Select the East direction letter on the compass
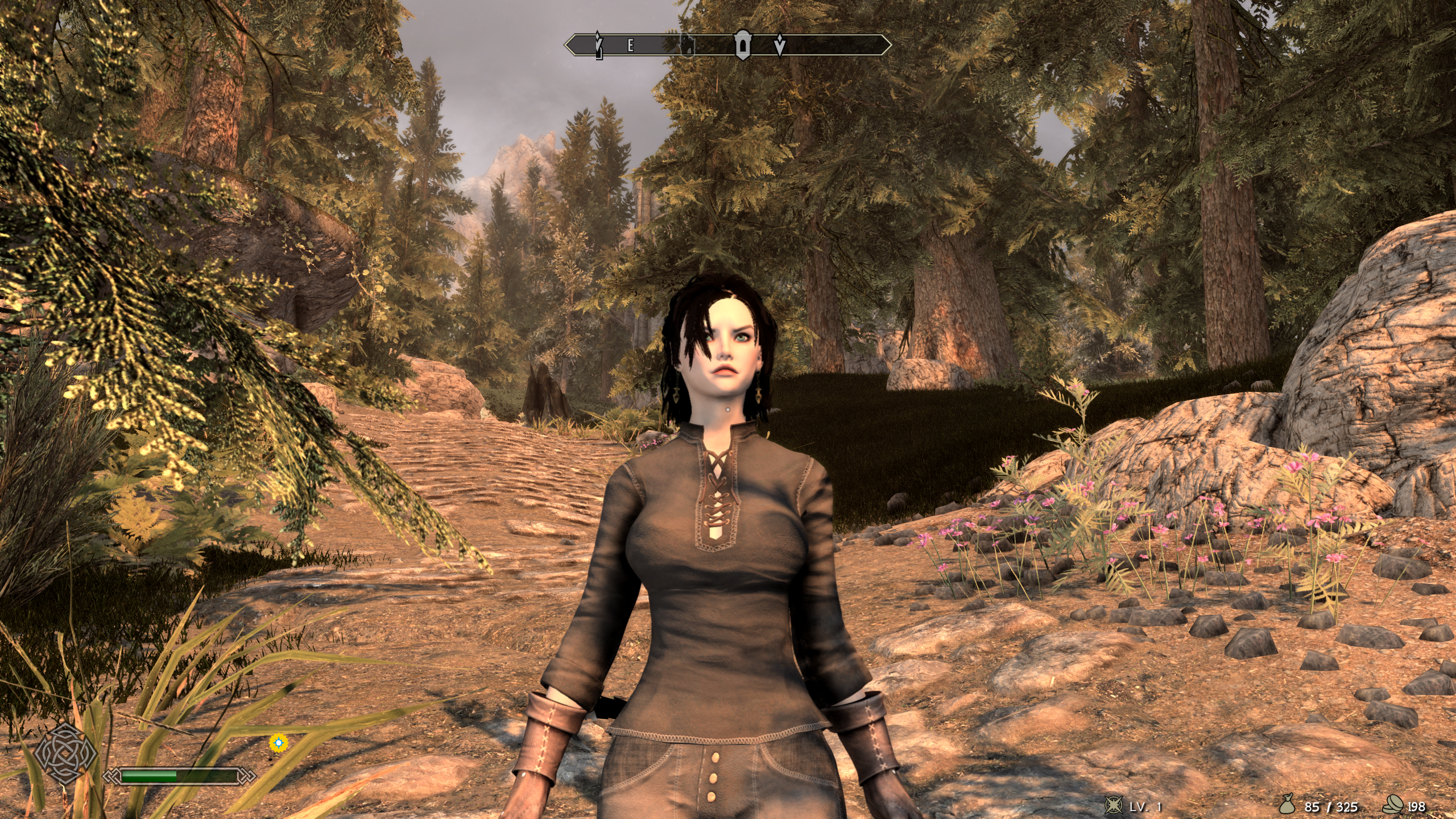The image size is (1456, 819). [x=631, y=46]
